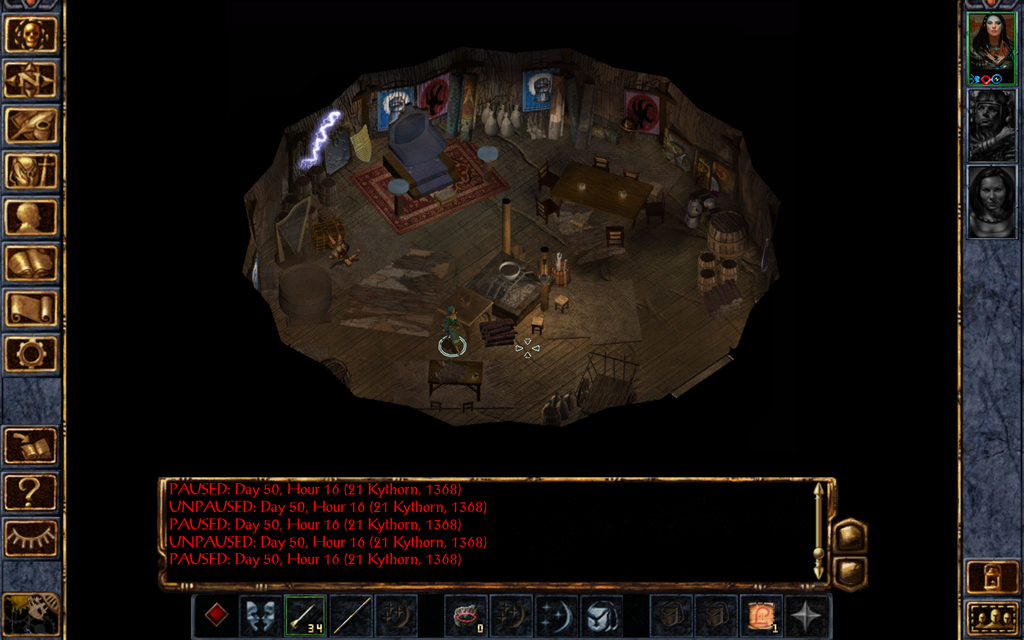The image size is (1024, 640).
Task: Select the colored female character portrait
Action: click(x=991, y=49)
